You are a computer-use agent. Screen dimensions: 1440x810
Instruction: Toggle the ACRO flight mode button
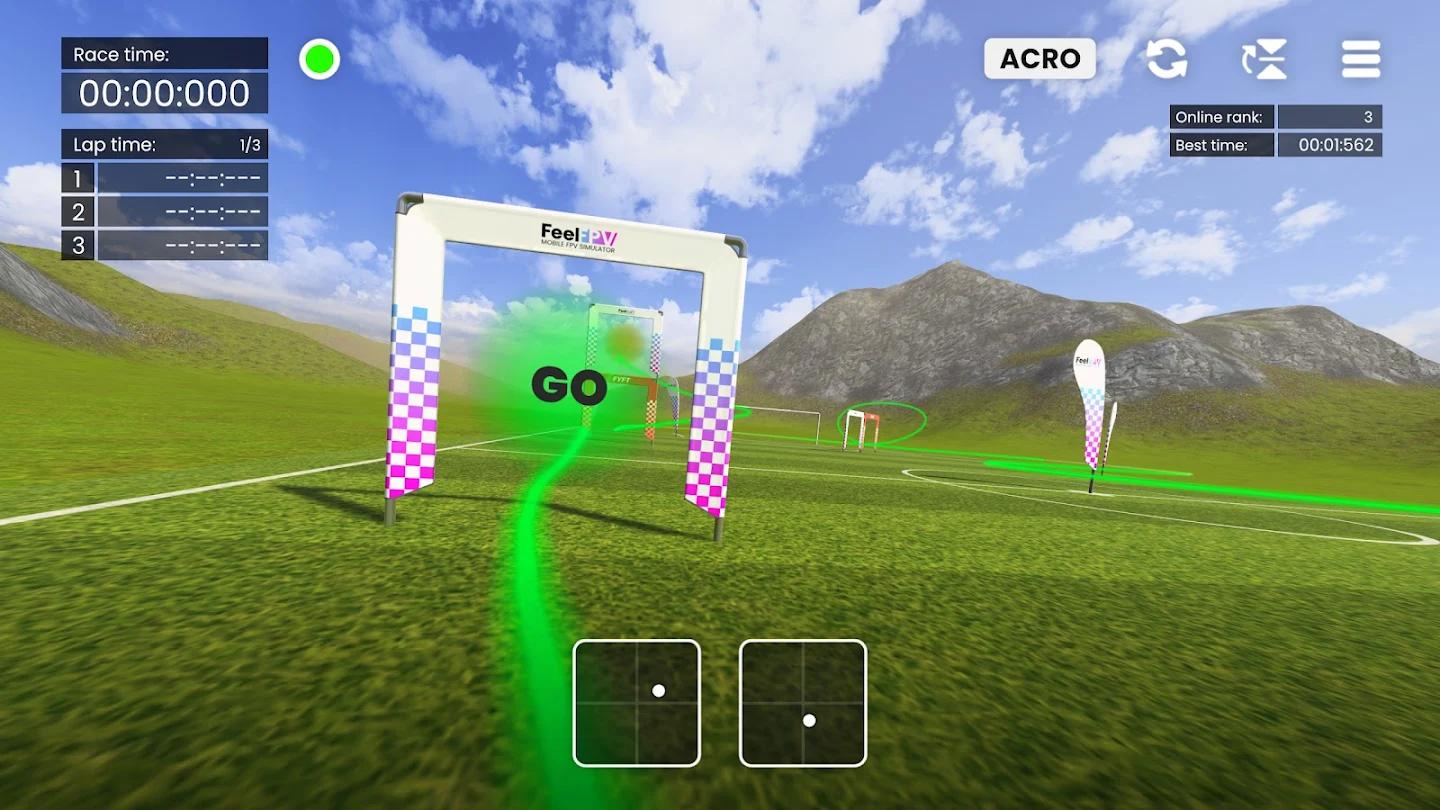point(1039,59)
